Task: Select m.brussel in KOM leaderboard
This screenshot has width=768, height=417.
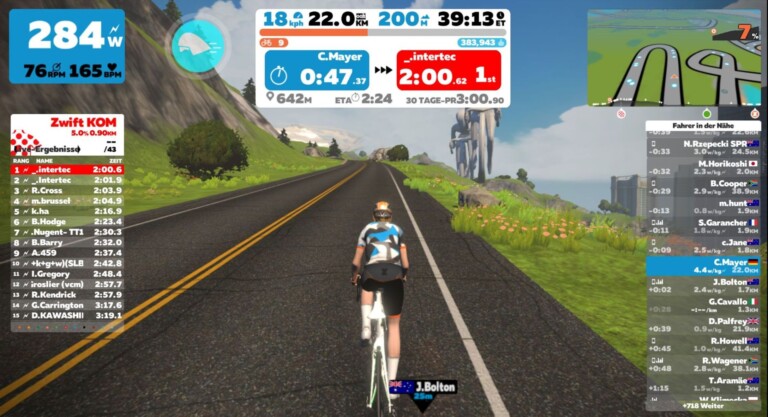Action: click(66, 200)
